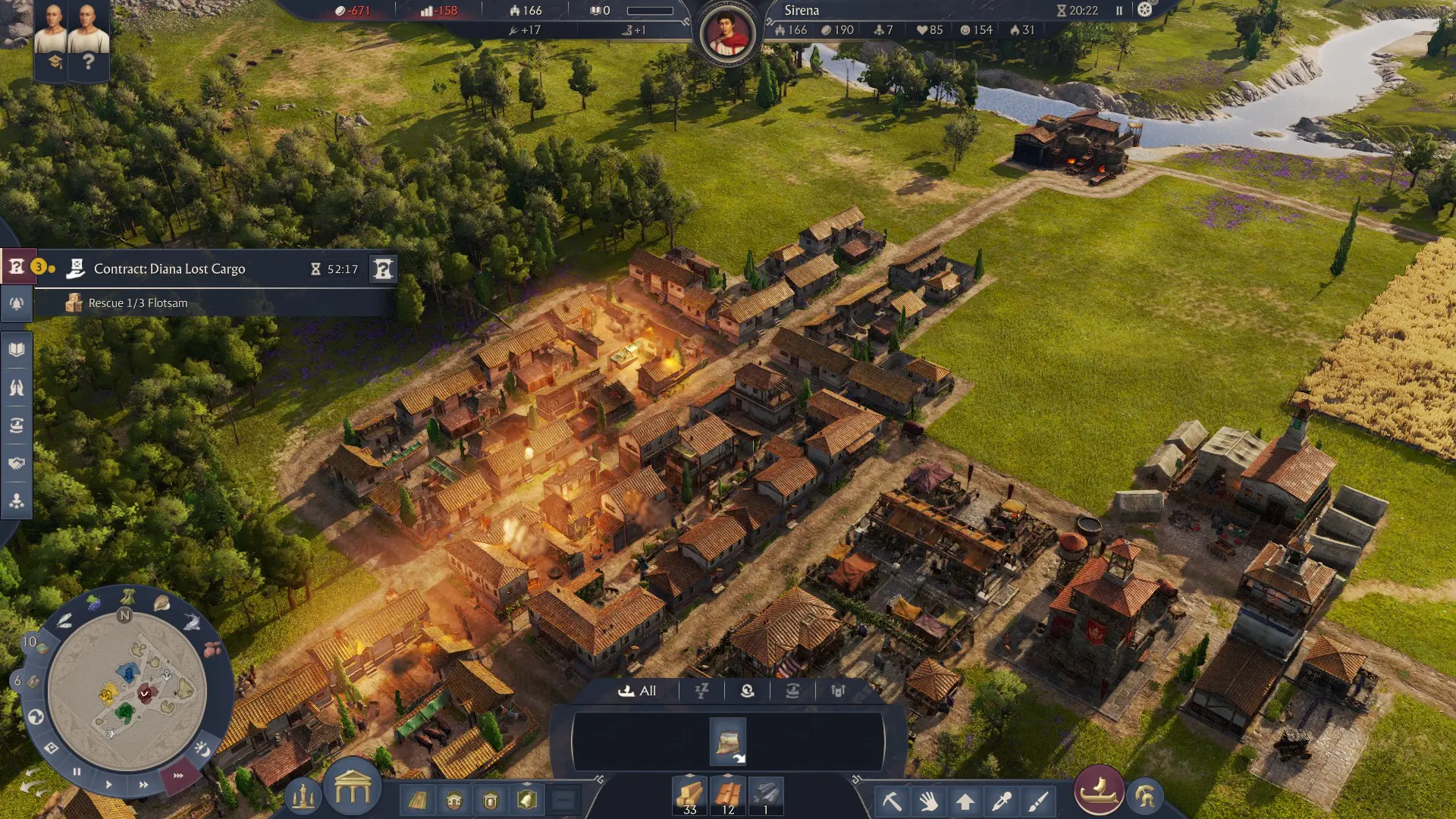Pause the game from the minimap ring
This screenshot has width=1456, height=819.
[x=77, y=772]
